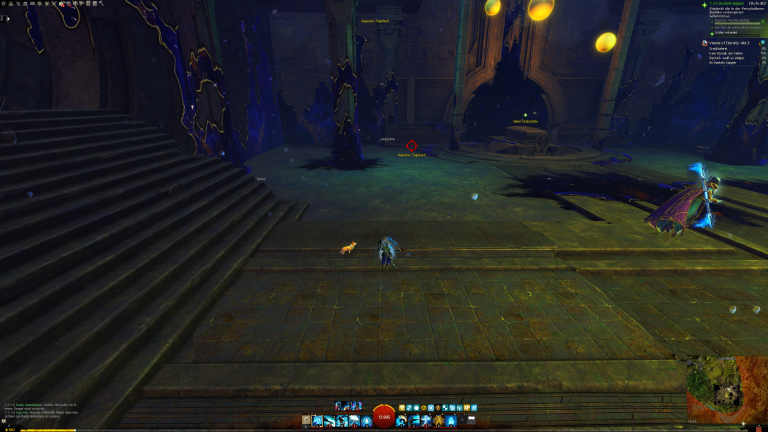Click the weapon swap button left of skills
The image size is (768, 432).
tap(306, 421)
